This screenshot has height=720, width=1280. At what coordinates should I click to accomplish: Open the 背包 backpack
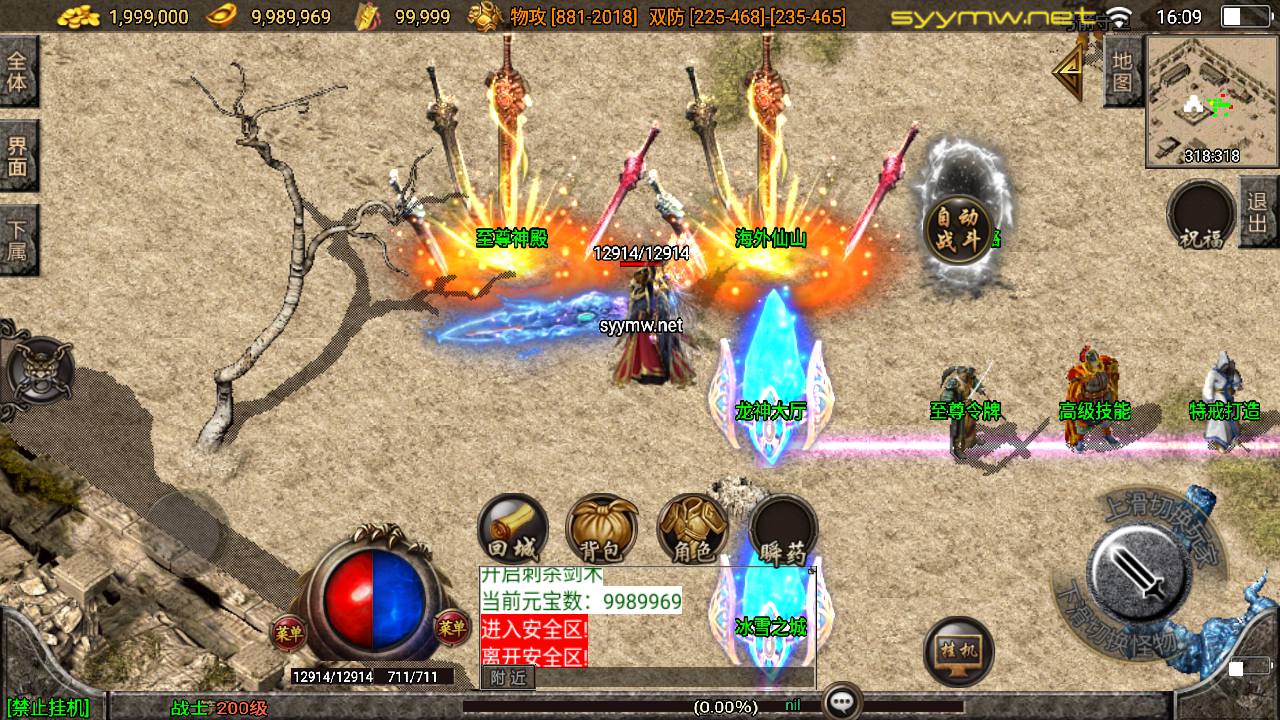tap(601, 529)
